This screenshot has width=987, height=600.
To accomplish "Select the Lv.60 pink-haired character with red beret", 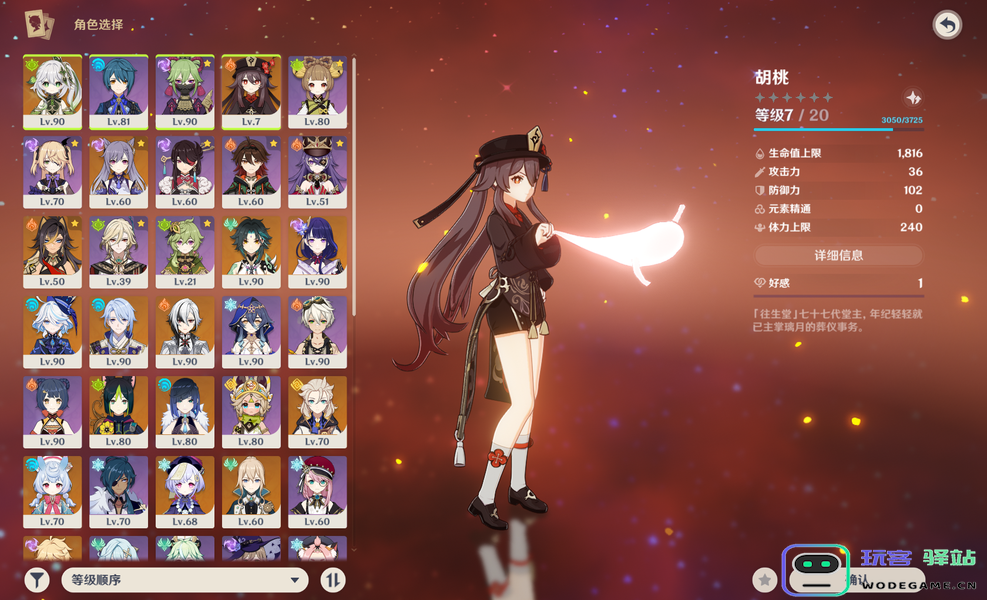I will (x=318, y=491).
